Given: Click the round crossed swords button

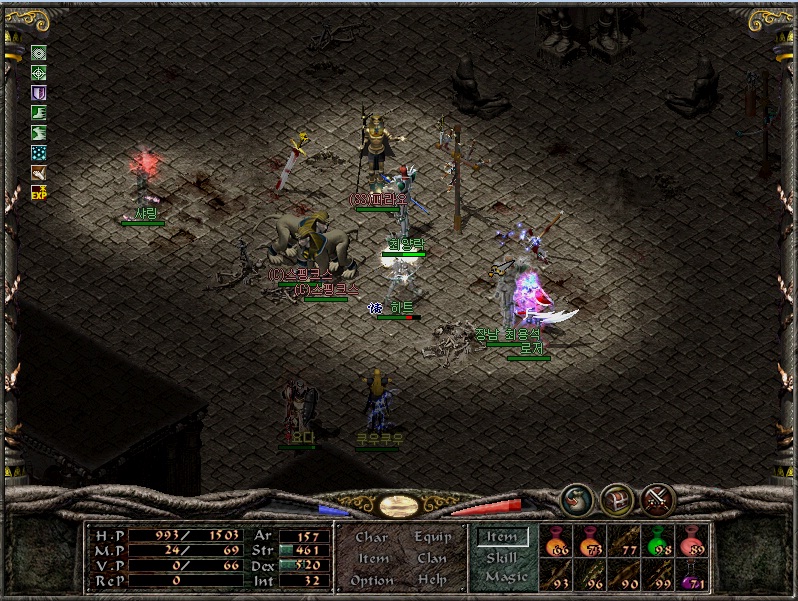Looking at the screenshot, I should 658,497.
